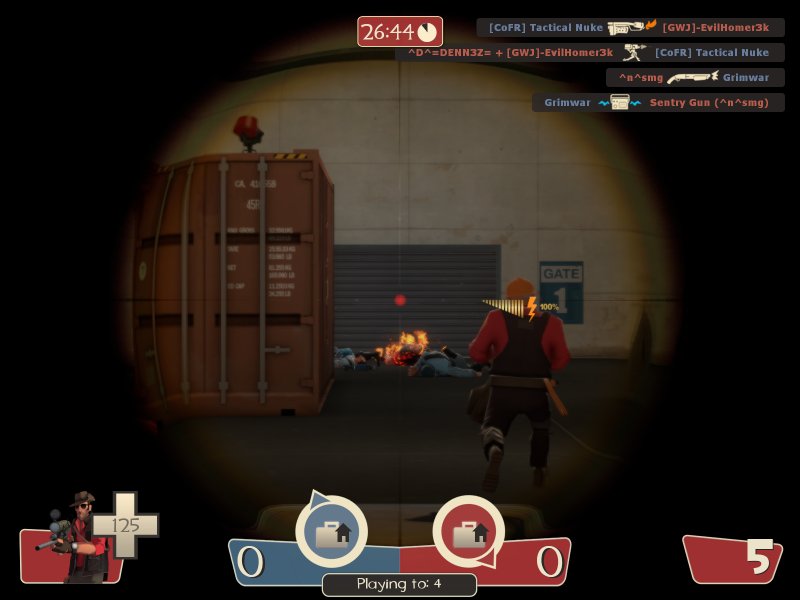Click the blue team intelligence briefcase icon

pos(331,532)
